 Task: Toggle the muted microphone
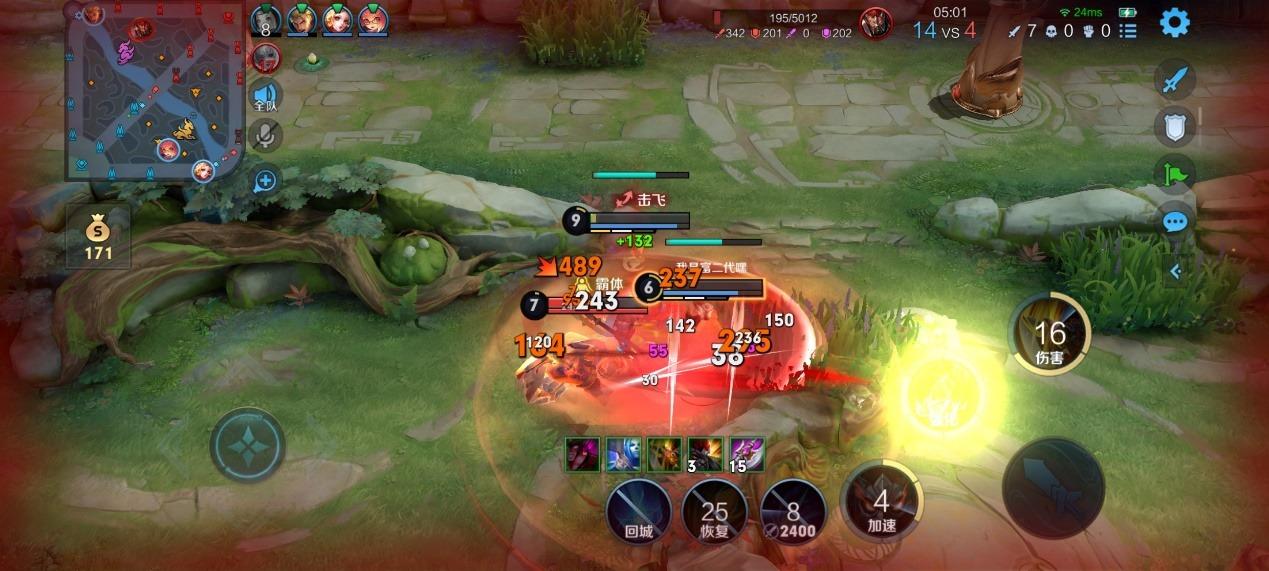265,135
